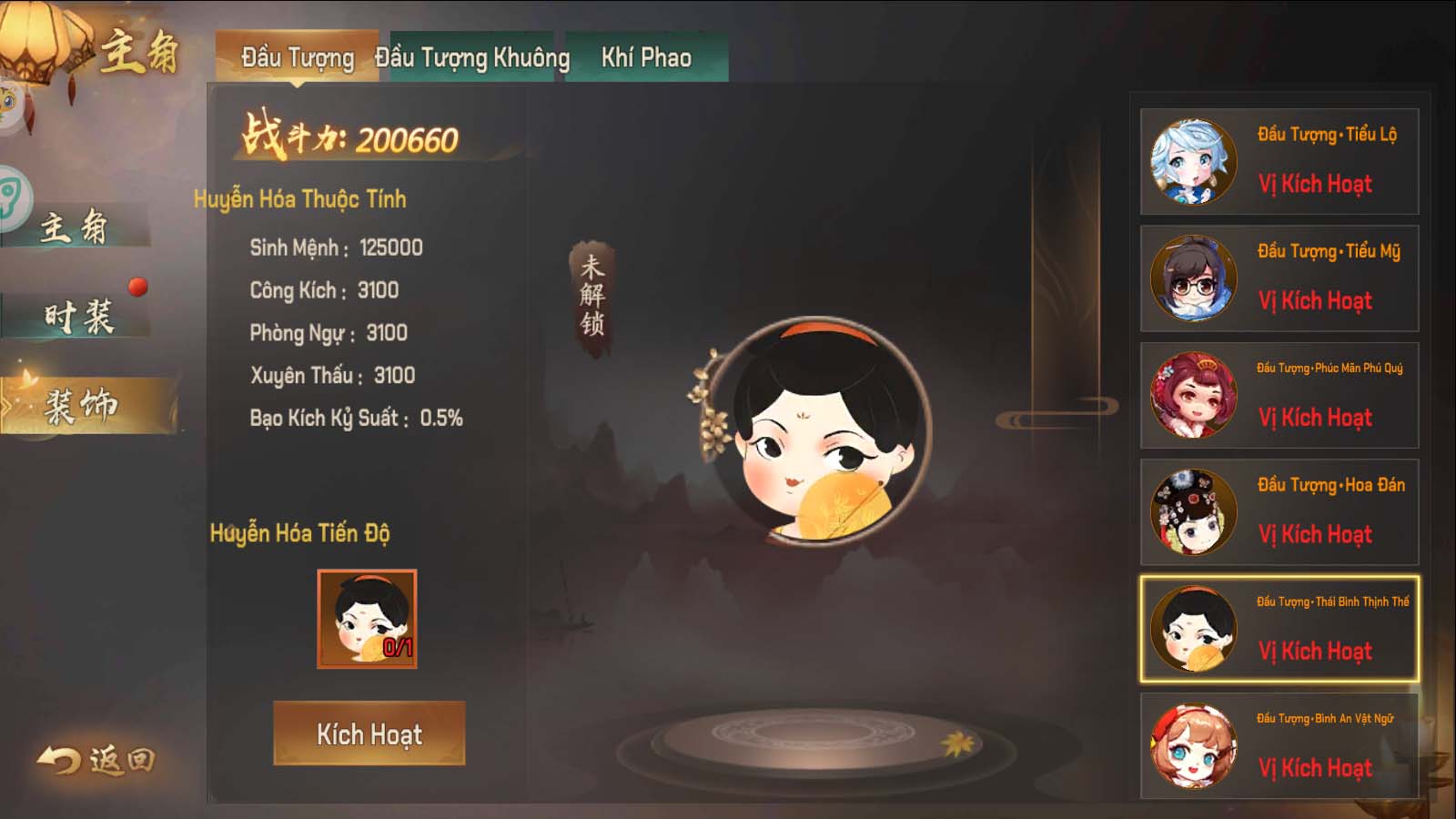The image size is (1456, 819).
Task: Select the Phúc Mãn Phú Quý avatar icon
Action: pos(1194,395)
